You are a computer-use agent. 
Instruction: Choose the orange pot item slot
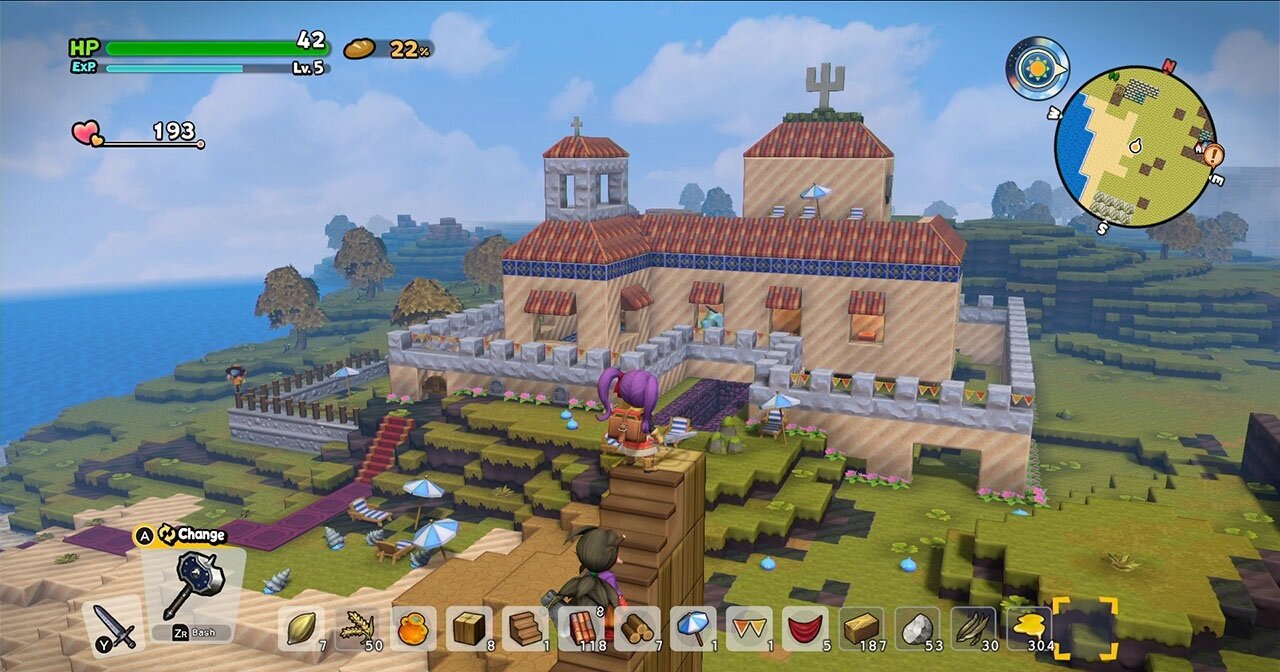pyautogui.click(x=413, y=628)
